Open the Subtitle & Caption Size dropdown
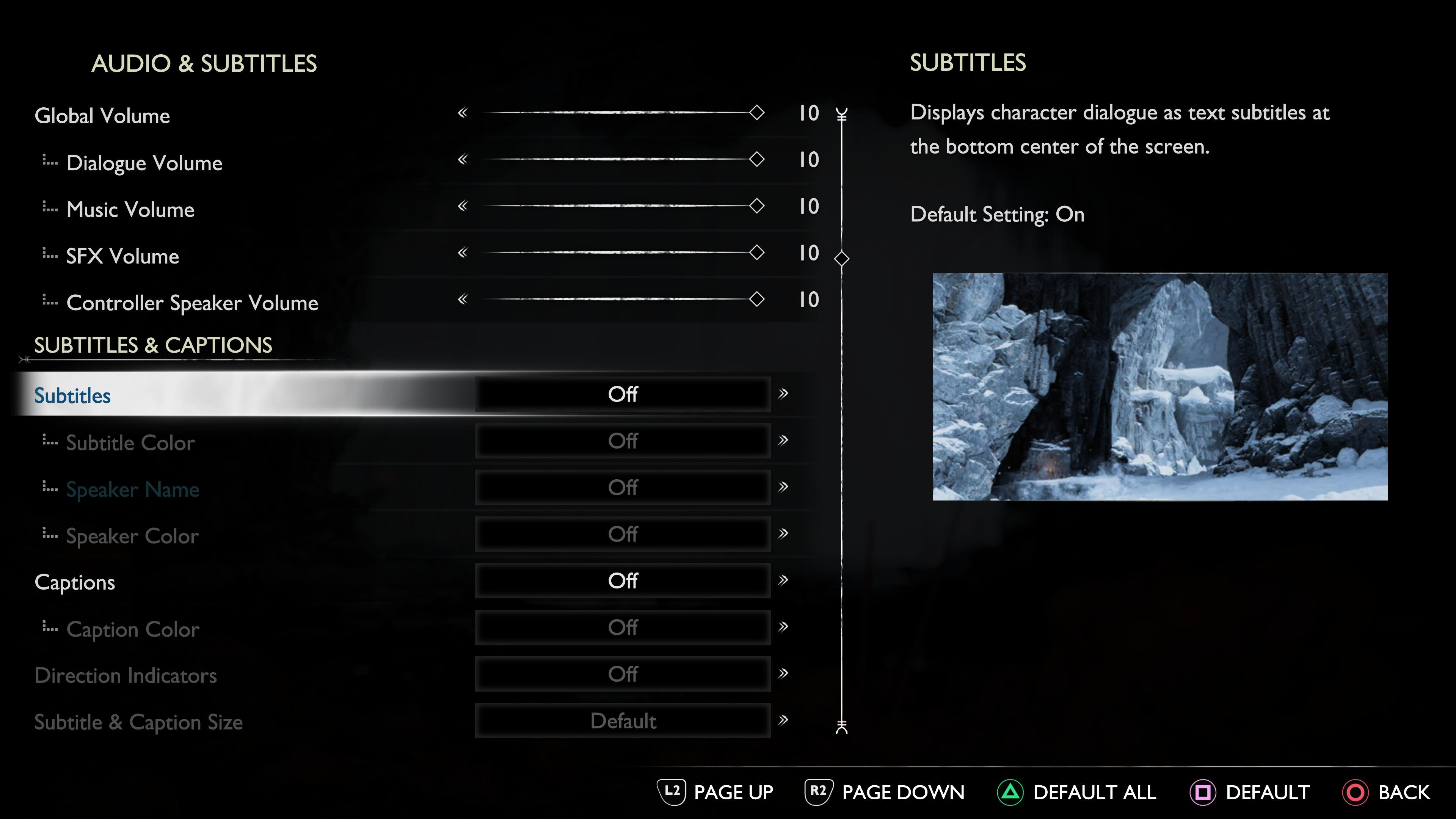 point(623,721)
